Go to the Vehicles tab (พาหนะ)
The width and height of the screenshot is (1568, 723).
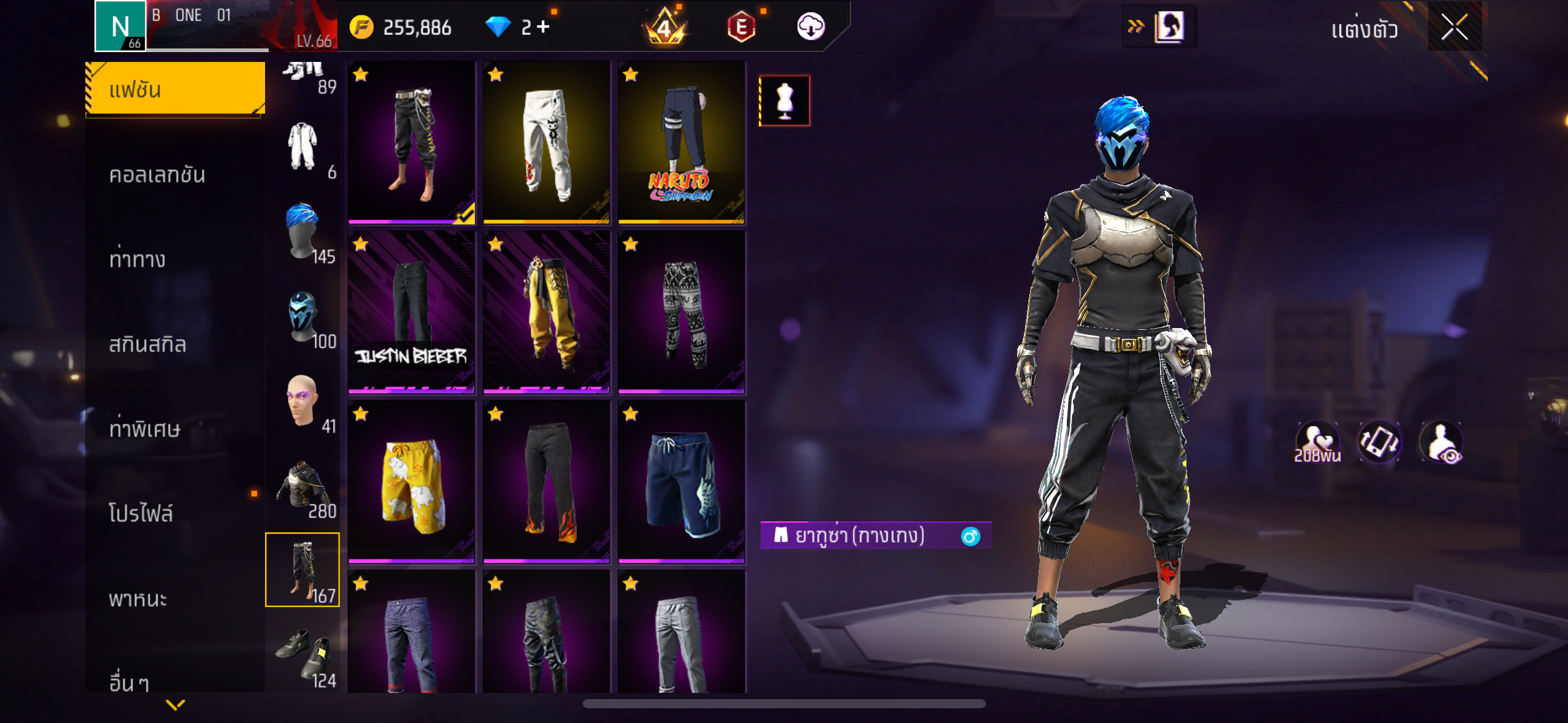138,599
